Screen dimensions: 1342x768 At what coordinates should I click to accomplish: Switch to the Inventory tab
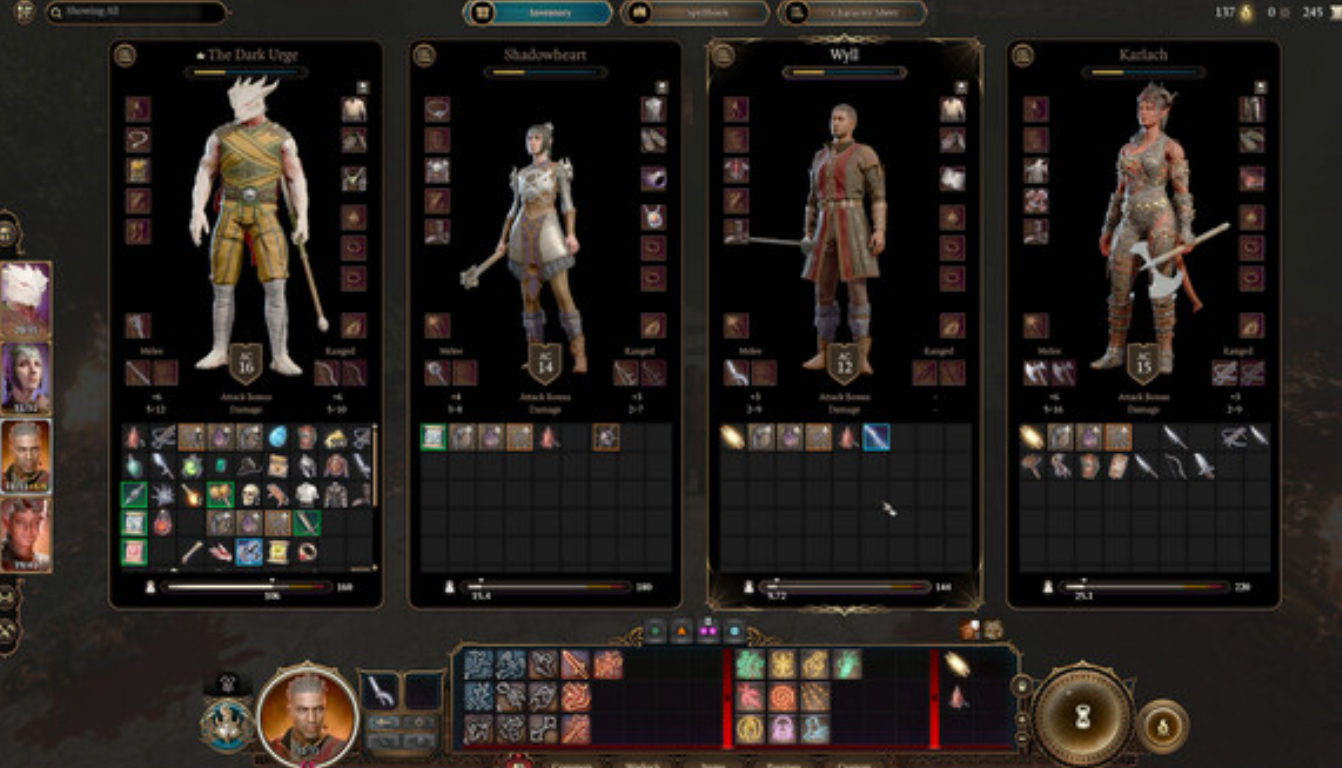(x=539, y=13)
